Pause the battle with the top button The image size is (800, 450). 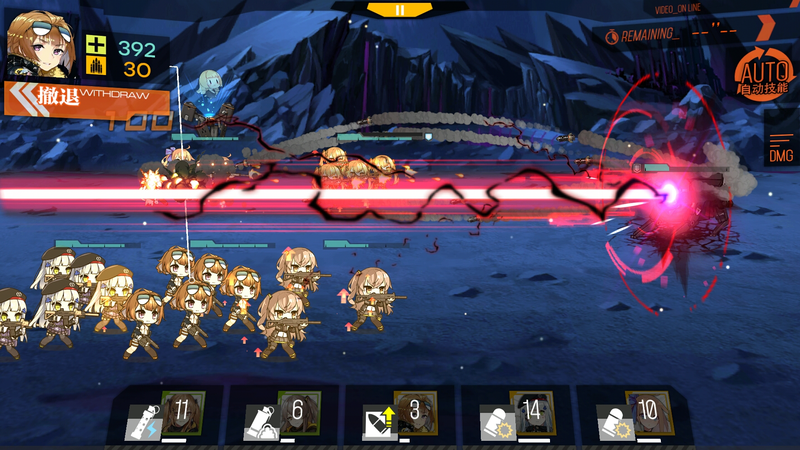400,9
